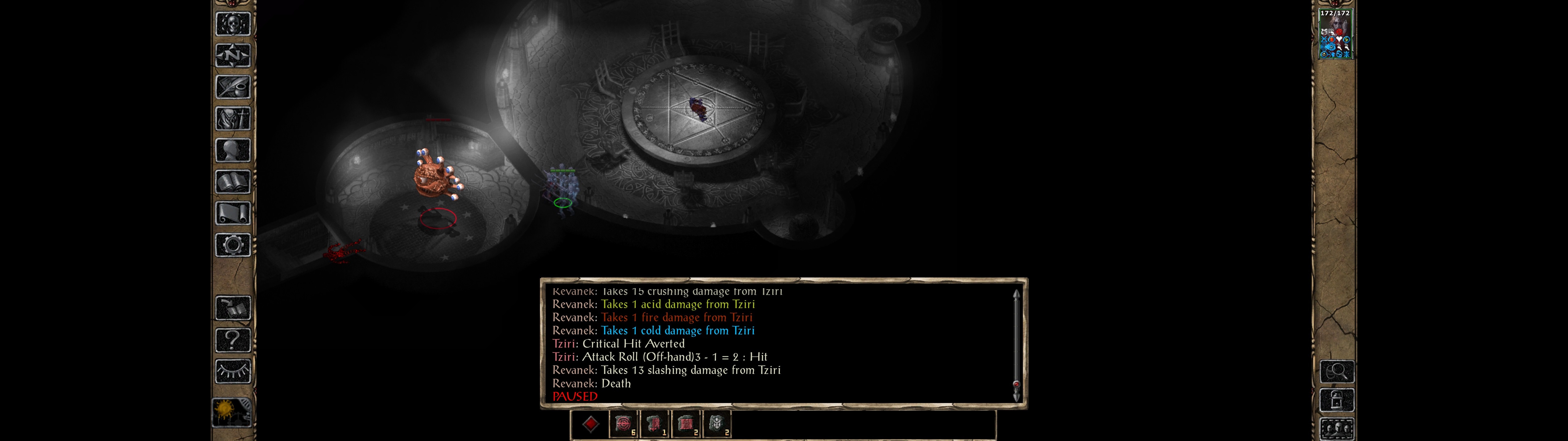This screenshot has width=1568, height=441.
Task: Open the character record head icon
Action: coord(232,150)
